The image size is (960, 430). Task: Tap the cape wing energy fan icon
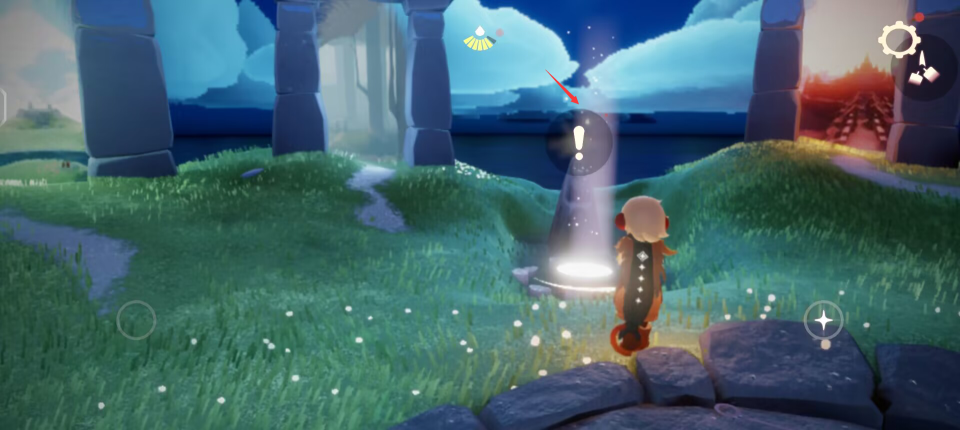point(478,40)
